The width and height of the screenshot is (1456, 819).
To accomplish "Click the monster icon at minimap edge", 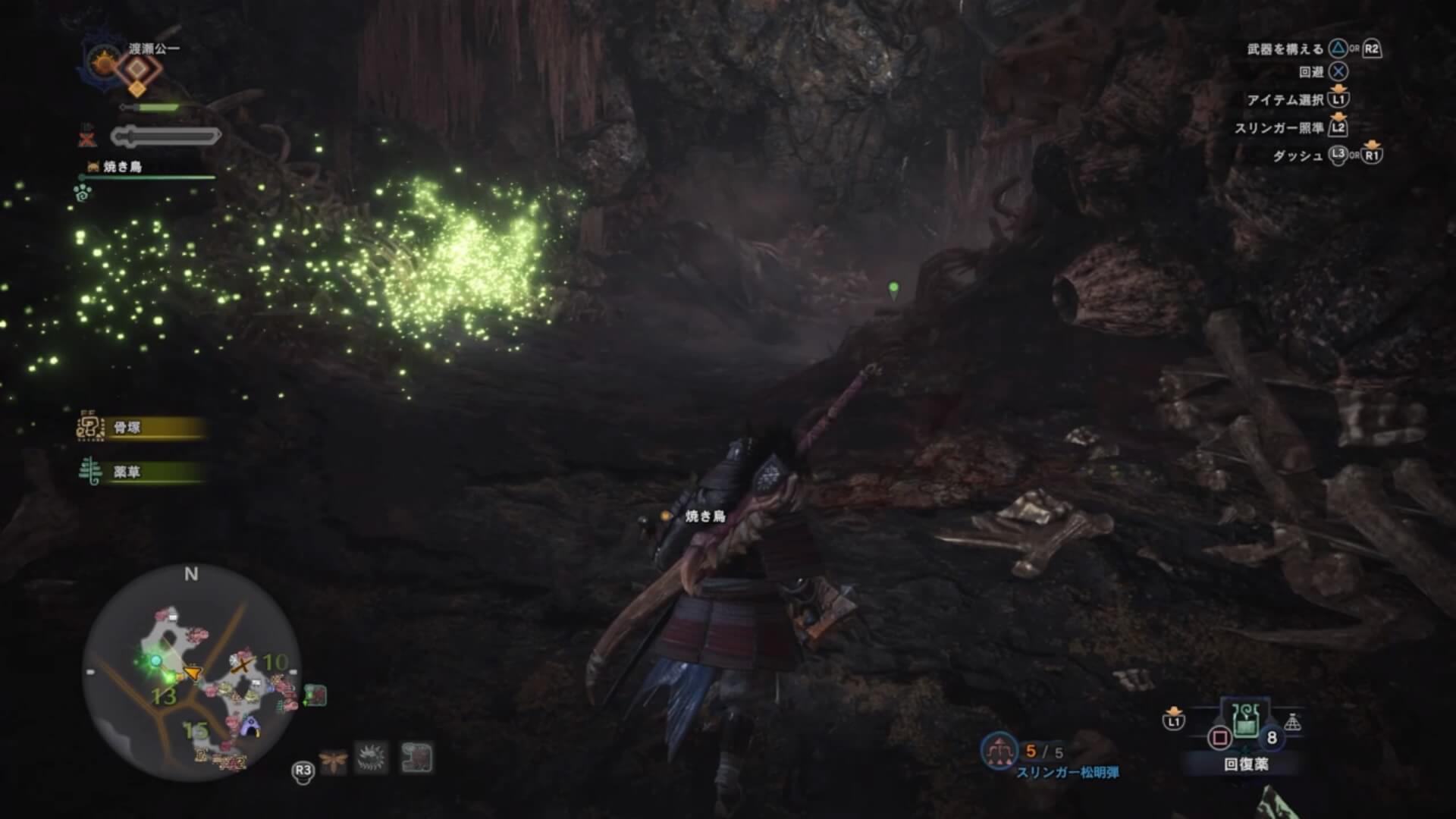I will point(315,695).
